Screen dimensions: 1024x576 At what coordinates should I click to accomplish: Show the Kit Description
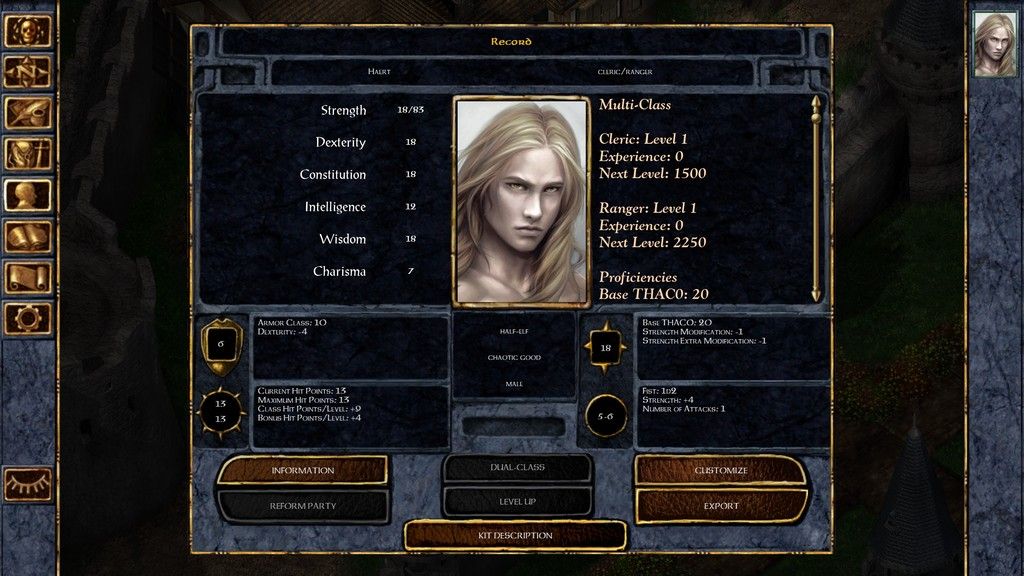(x=515, y=536)
